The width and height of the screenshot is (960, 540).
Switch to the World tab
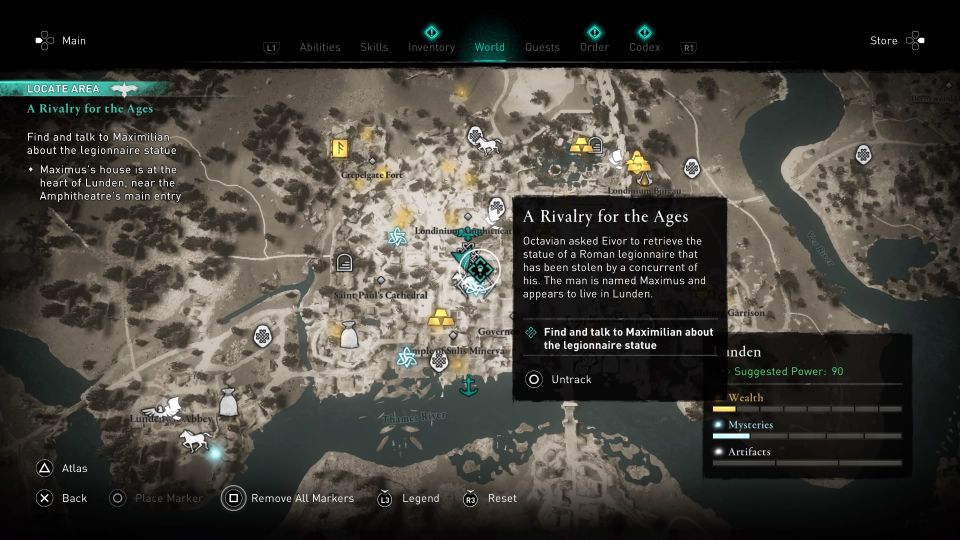point(490,47)
